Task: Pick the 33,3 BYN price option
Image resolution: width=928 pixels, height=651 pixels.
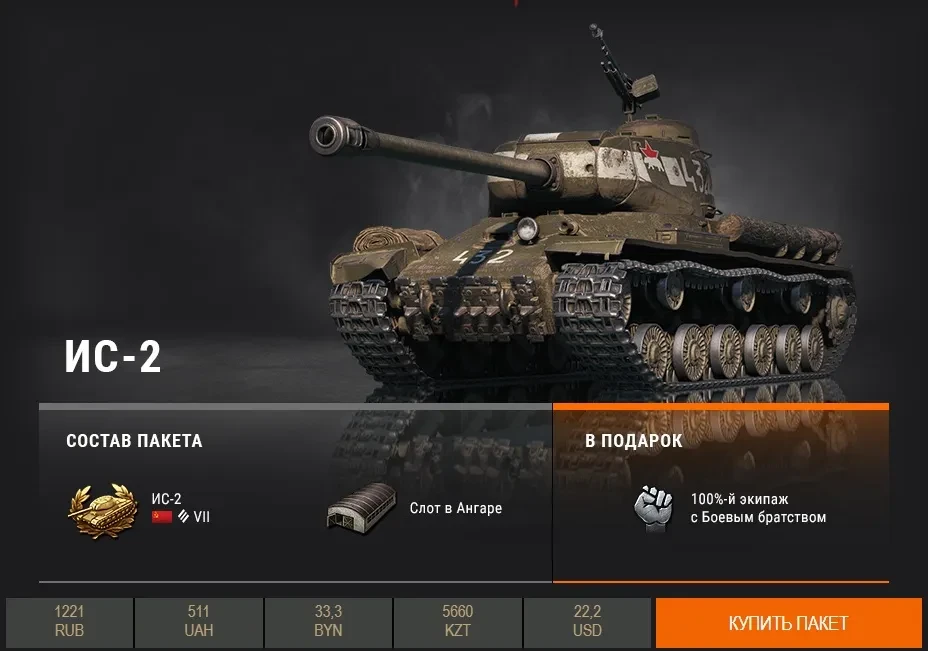Action: click(x=328, y=622)
